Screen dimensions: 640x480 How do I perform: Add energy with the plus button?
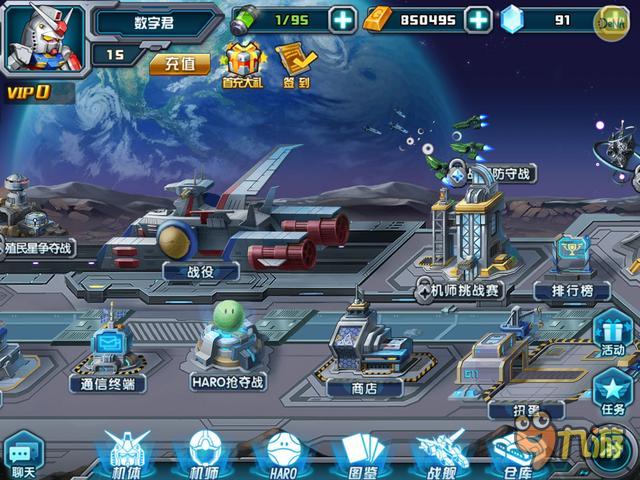tap(342, 19)
